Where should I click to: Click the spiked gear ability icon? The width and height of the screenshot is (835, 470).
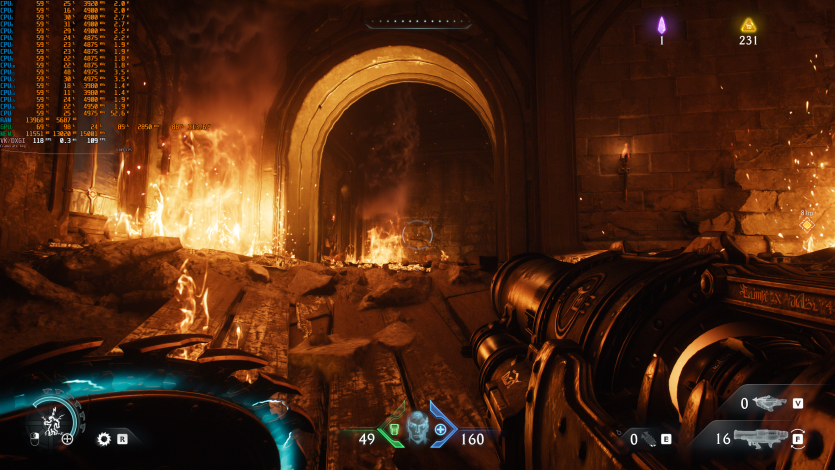[x=103, y=438]
